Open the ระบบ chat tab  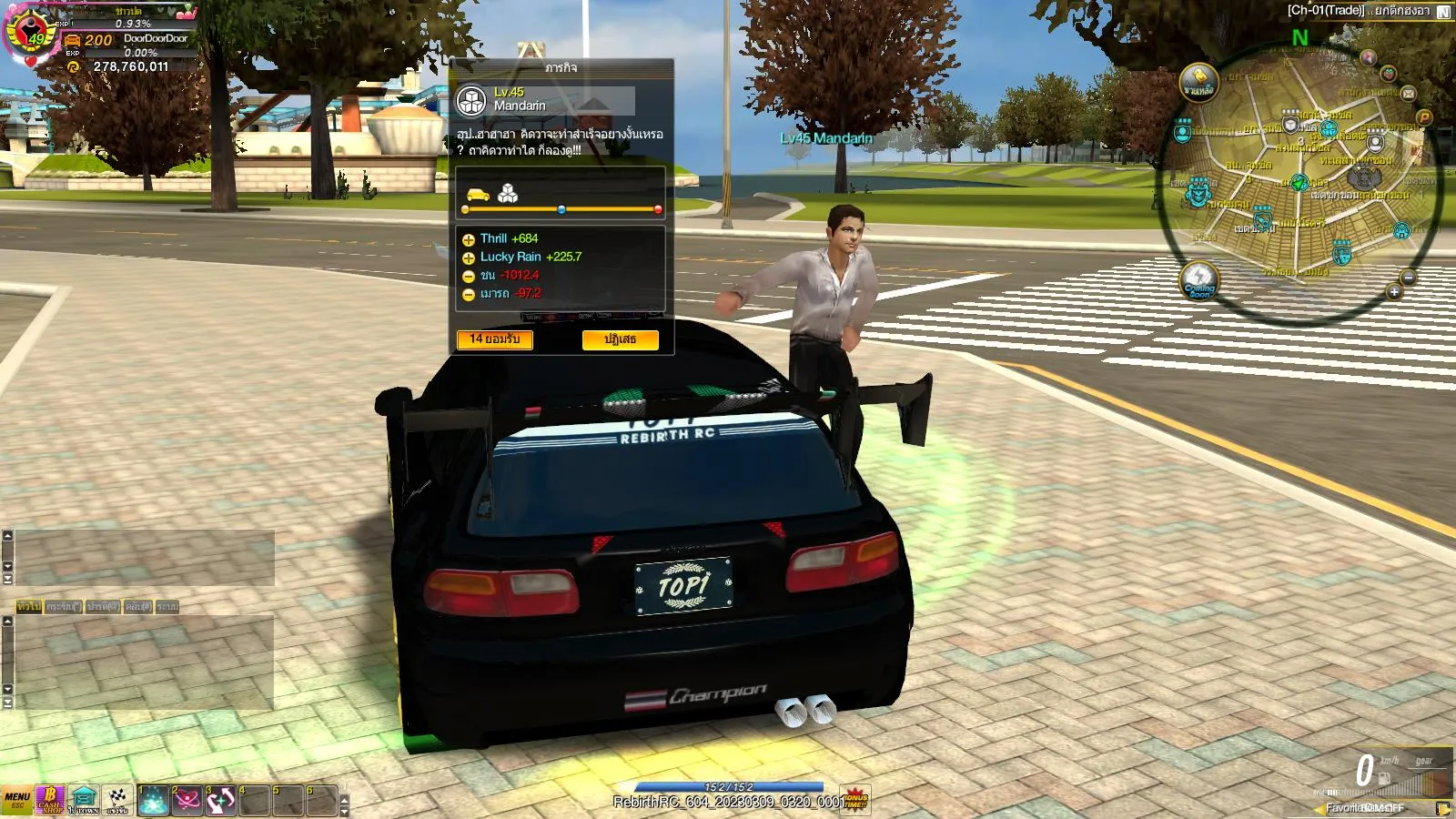[167, 606]
